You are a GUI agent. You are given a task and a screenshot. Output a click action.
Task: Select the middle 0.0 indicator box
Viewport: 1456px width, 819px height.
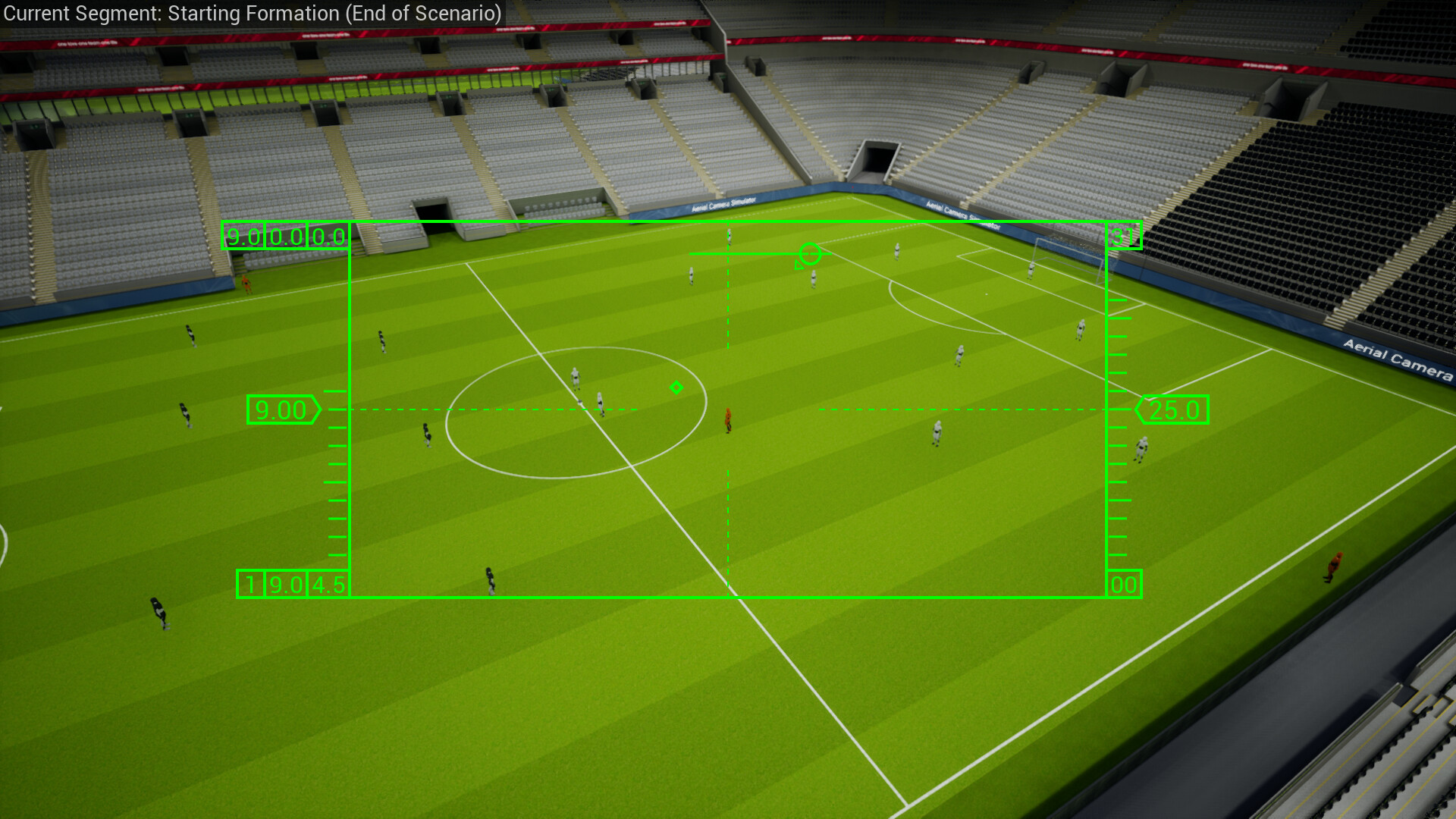tap(285, 237)
